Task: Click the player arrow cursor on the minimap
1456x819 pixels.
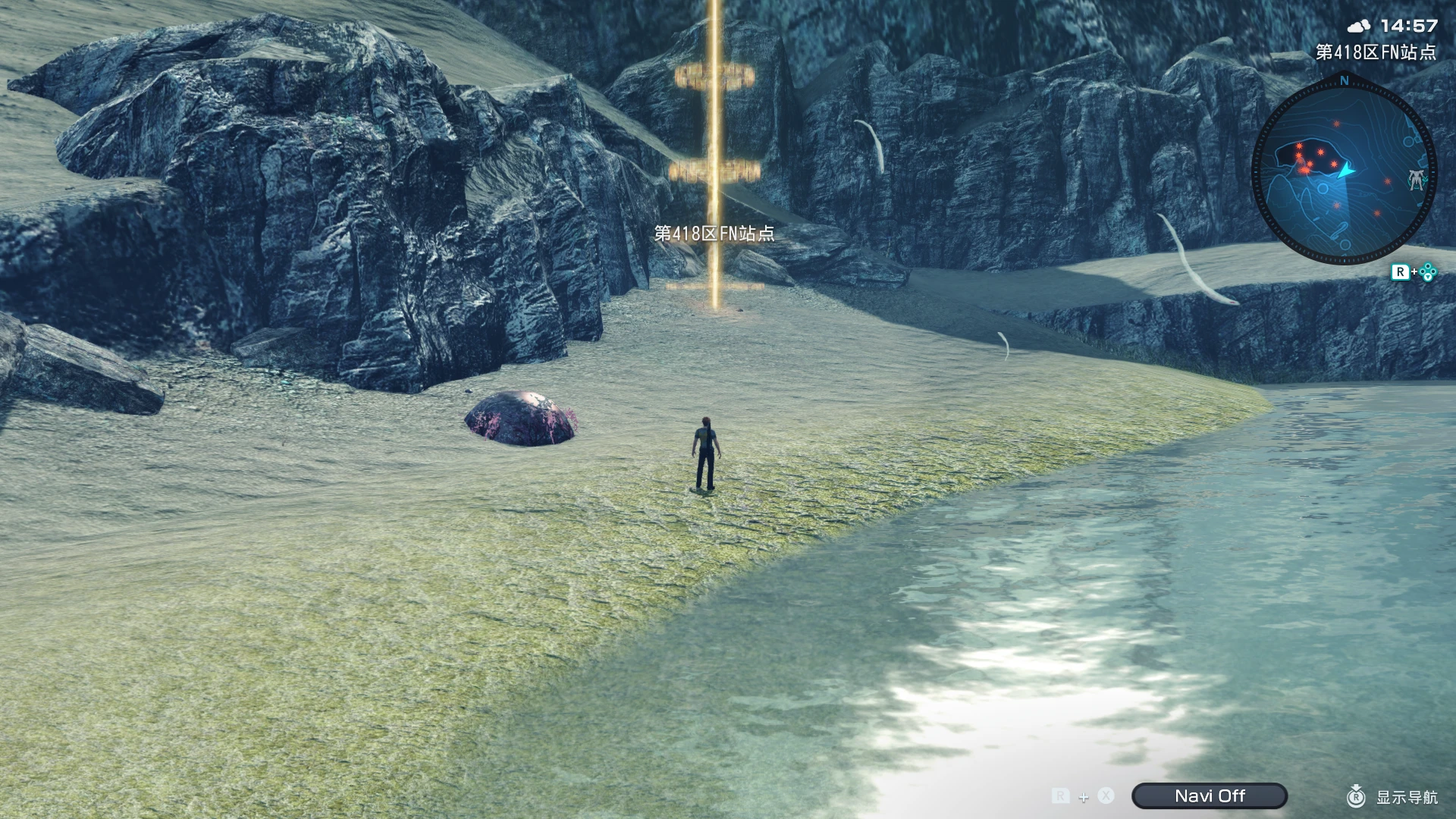Action: (1345, 171)
